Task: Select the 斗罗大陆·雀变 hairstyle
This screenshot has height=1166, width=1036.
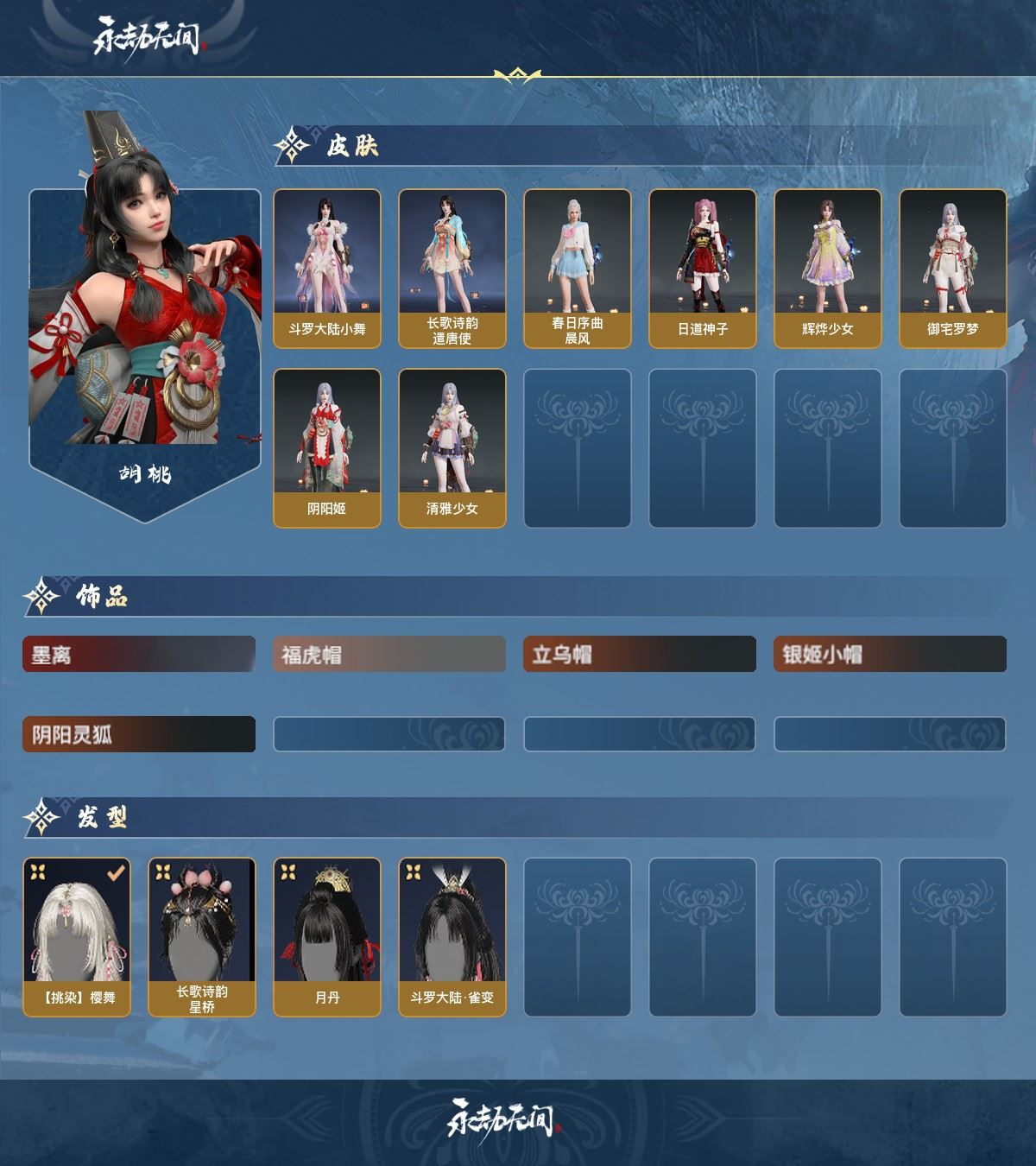Action: [x=452, y=936]
